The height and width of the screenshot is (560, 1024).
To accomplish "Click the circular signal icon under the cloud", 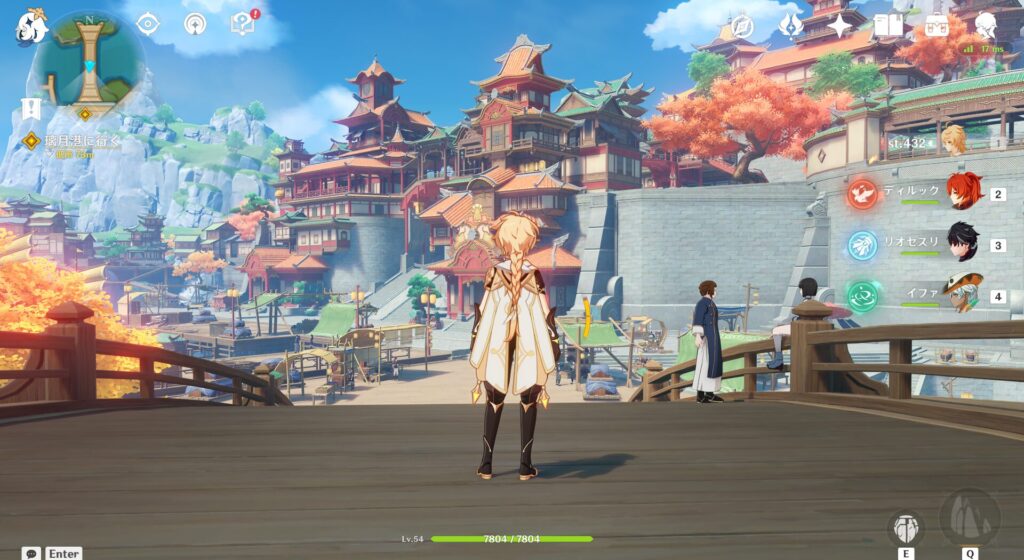I will tap(195, 24).
